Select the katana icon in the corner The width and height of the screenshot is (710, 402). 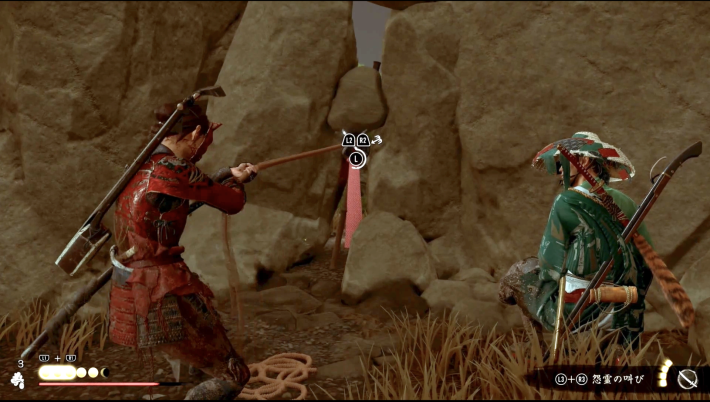(687, 378)
